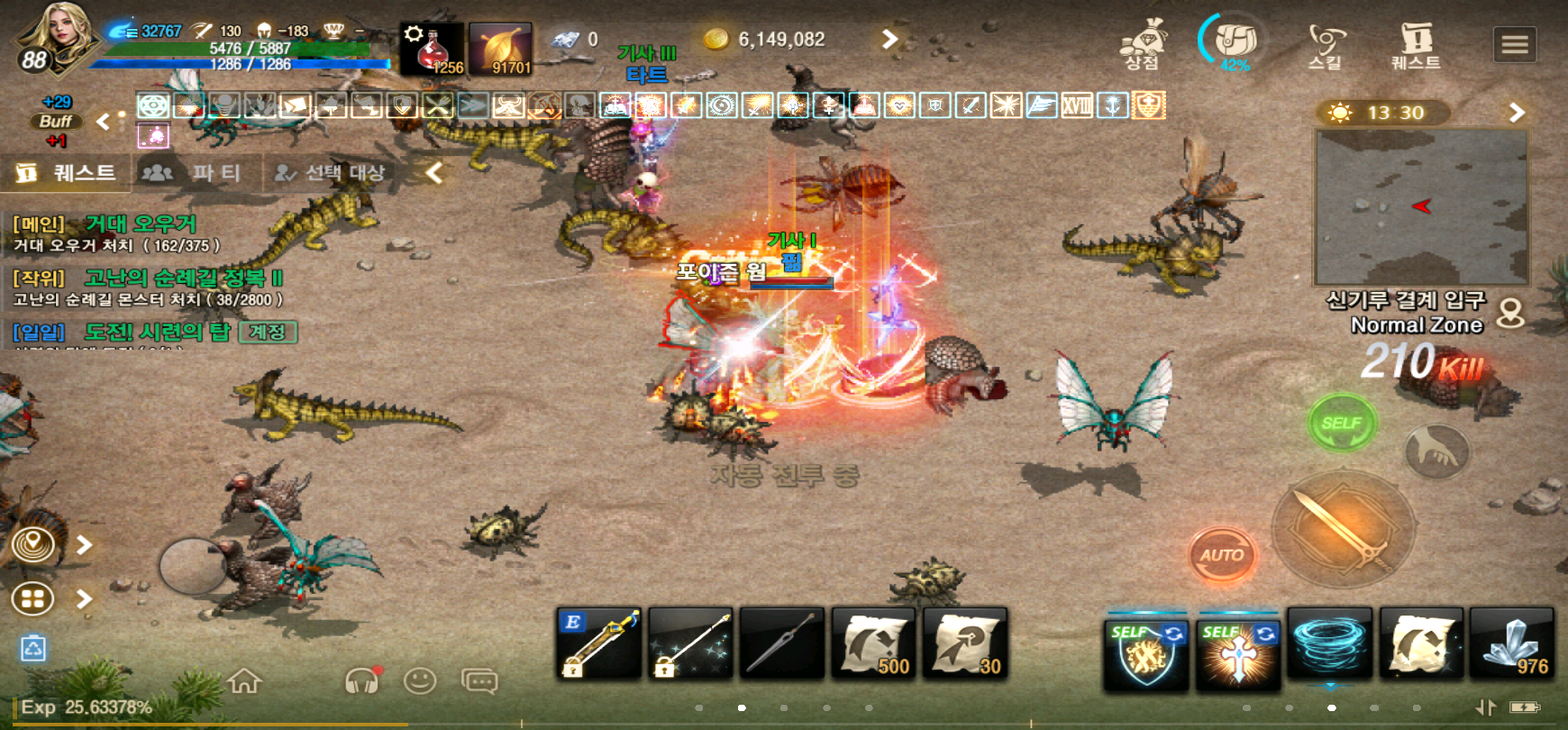The width and height of the screenshot is (1568, 730).
Task: Toggle the AUTO battle button
Action: 1221,555
